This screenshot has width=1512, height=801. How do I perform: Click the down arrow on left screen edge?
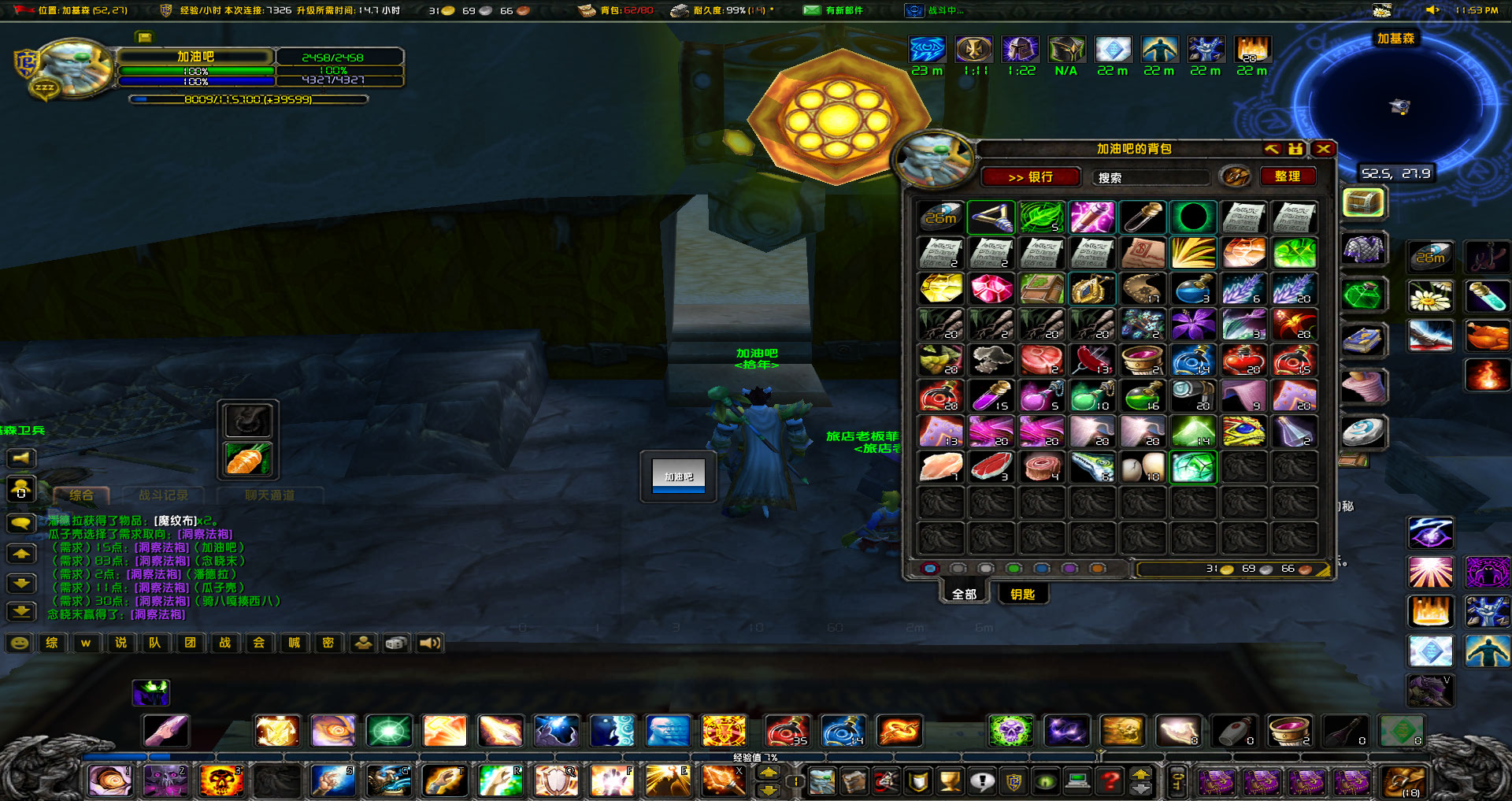tap(21, 583)
